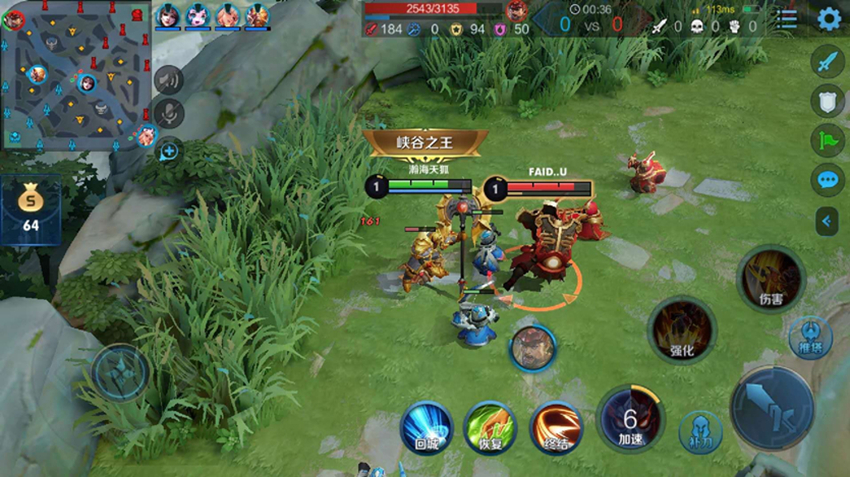Use the 恢复 restore skill
850x477 pixels.
tap(490, 427)
